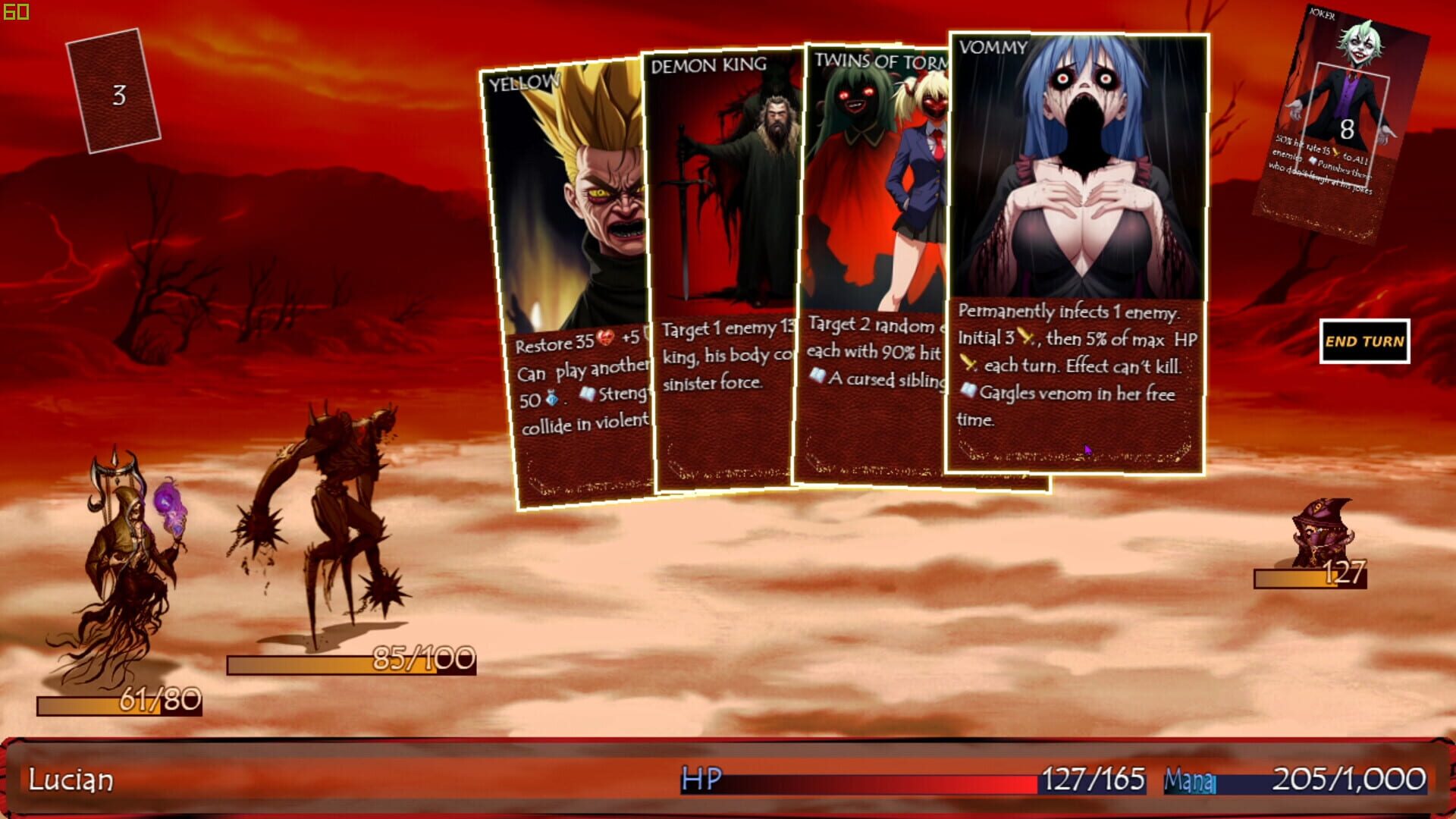
Task: Click the heart restore icon on Yellow card
Action: 605,338
